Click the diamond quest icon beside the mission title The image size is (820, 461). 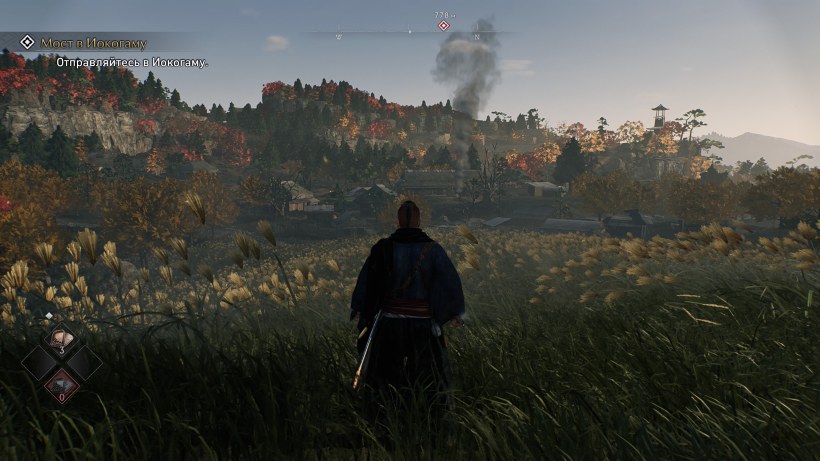coord(27,43)
